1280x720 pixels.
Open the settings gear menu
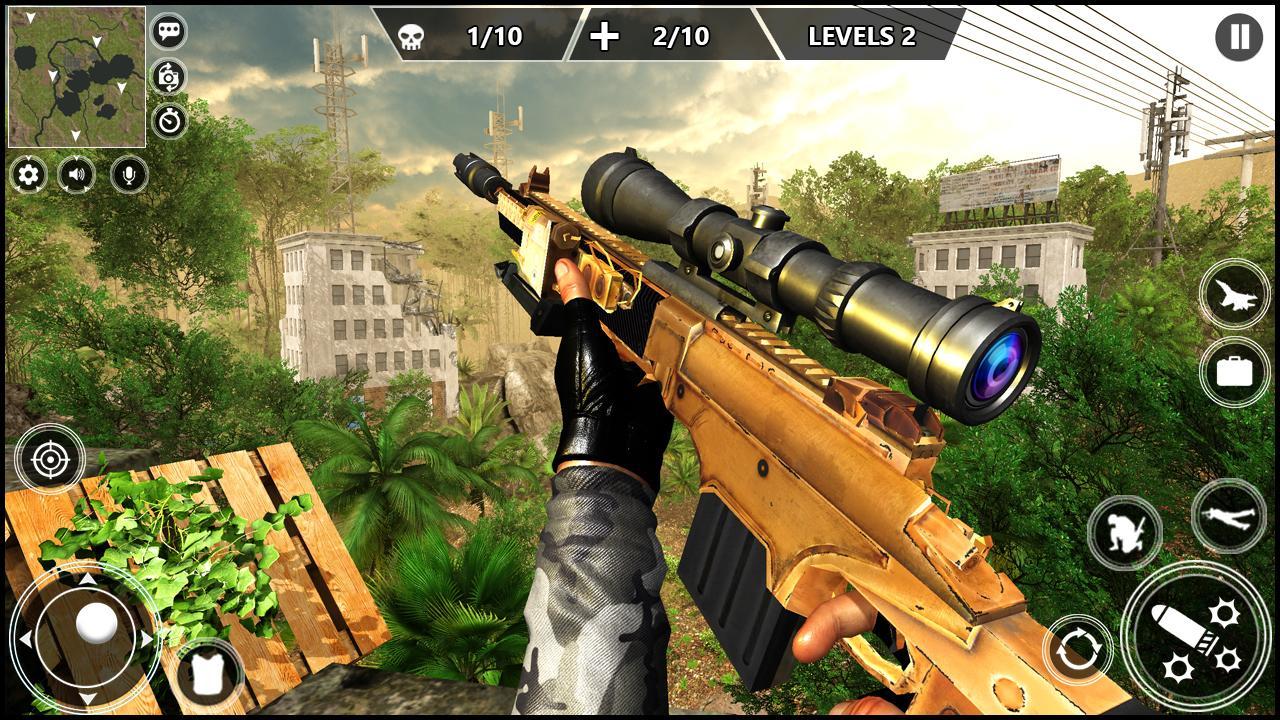click(x=26, y=176)
